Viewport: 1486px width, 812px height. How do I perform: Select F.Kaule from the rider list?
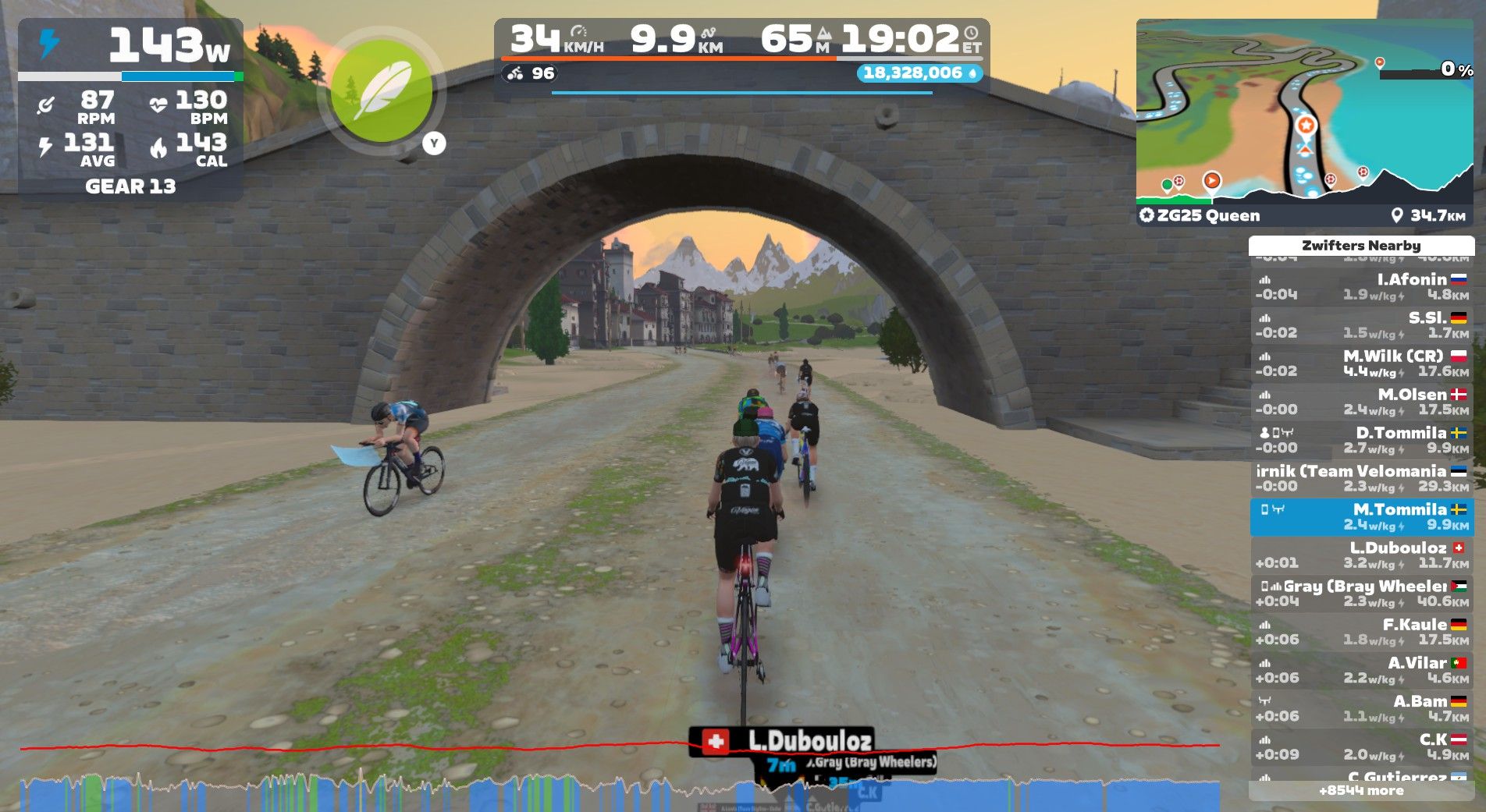coord(1361,631)
